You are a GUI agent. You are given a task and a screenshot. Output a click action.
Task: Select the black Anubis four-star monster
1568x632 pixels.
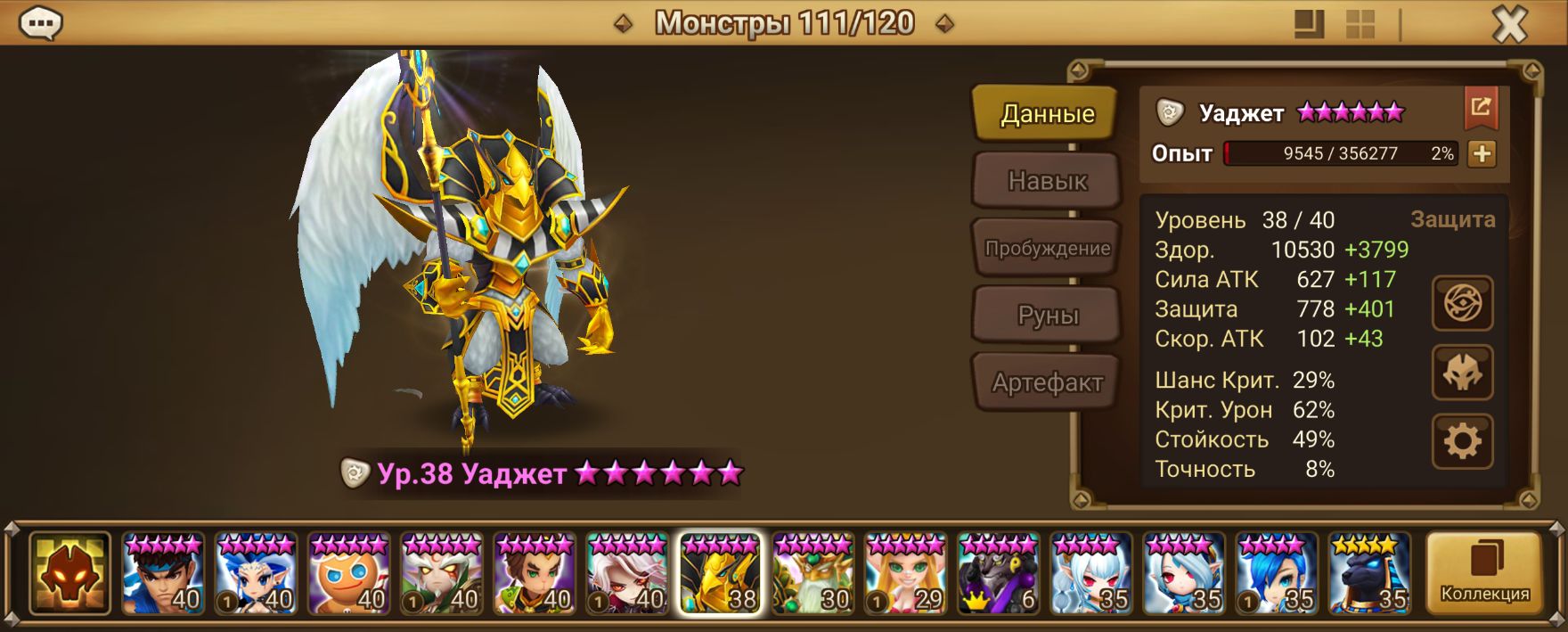coord(1369,573)
